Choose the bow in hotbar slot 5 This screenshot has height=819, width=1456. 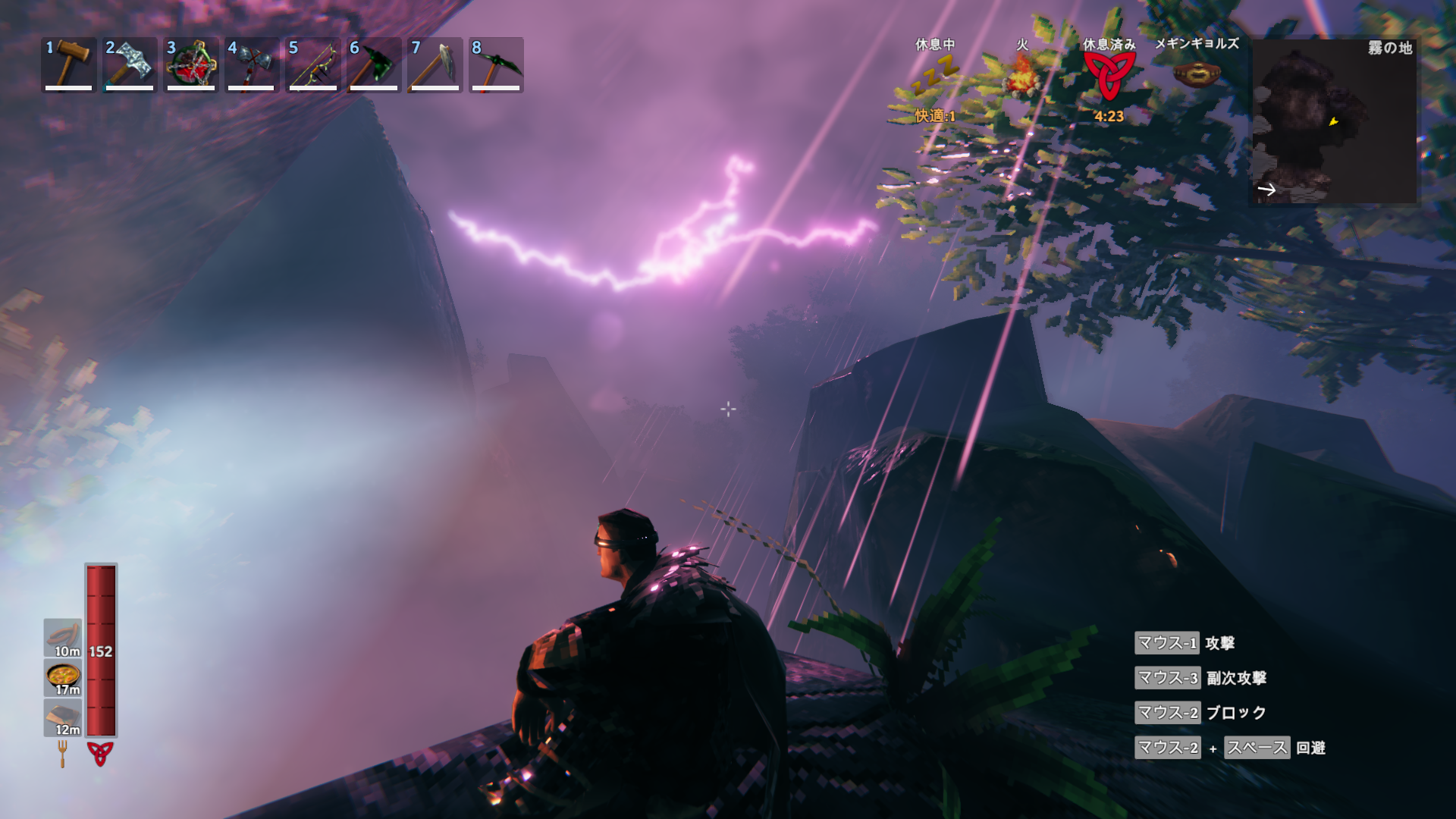click(x=312, y=64)
